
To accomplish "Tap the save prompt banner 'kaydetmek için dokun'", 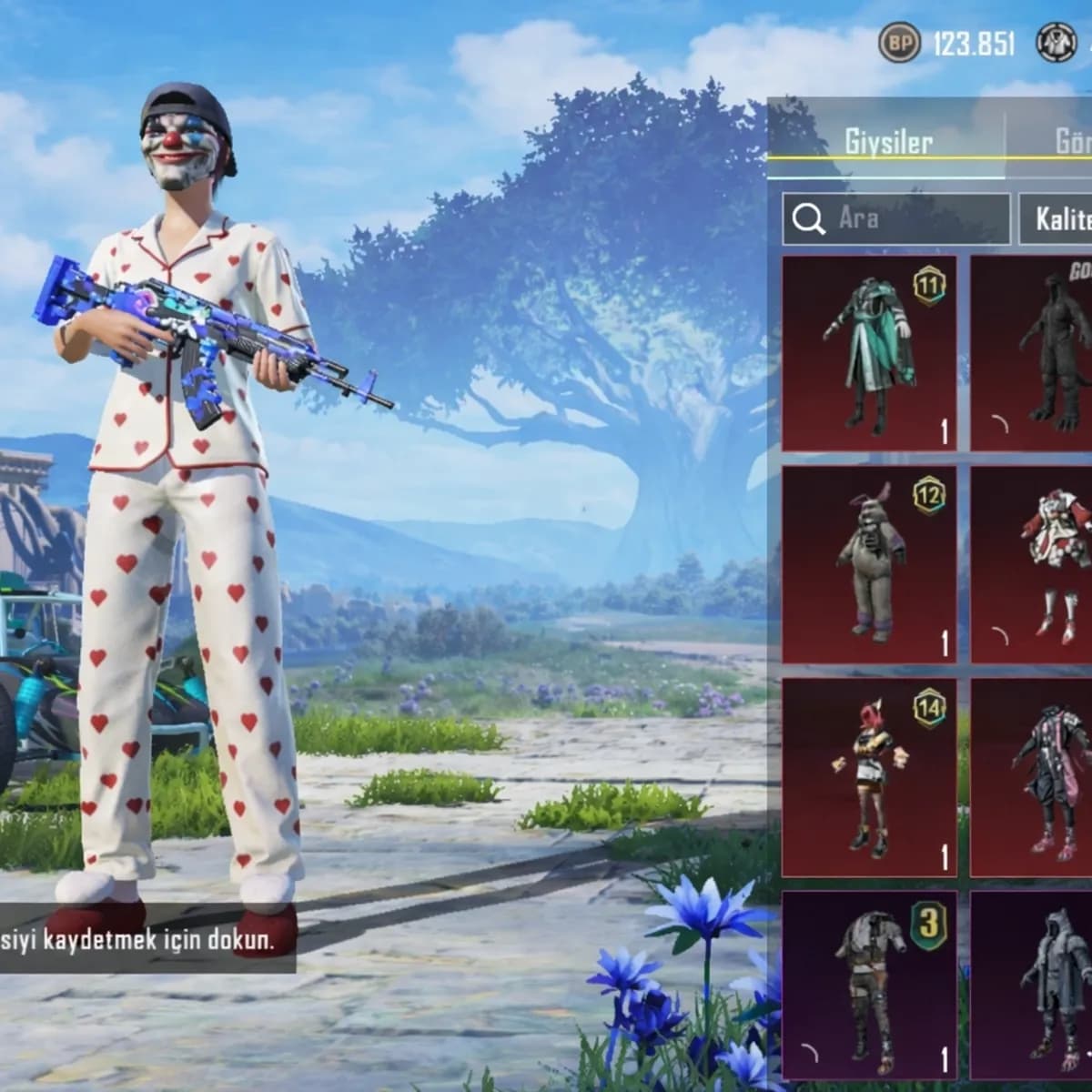I will 146,940.
